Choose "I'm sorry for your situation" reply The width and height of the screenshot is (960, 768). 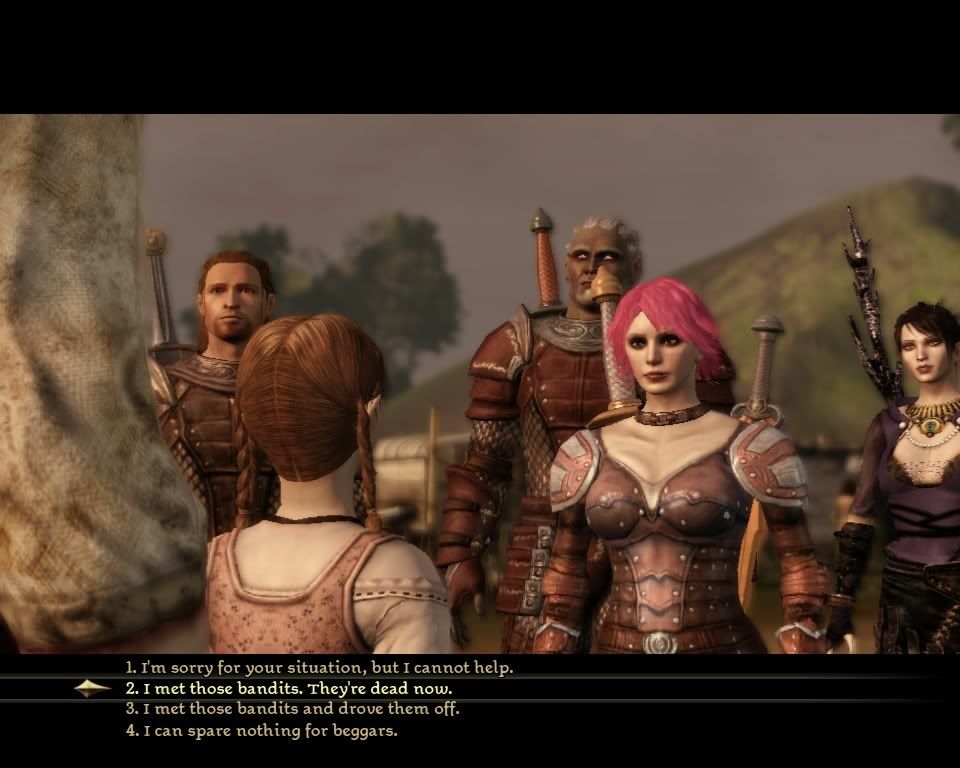[318, 667]
